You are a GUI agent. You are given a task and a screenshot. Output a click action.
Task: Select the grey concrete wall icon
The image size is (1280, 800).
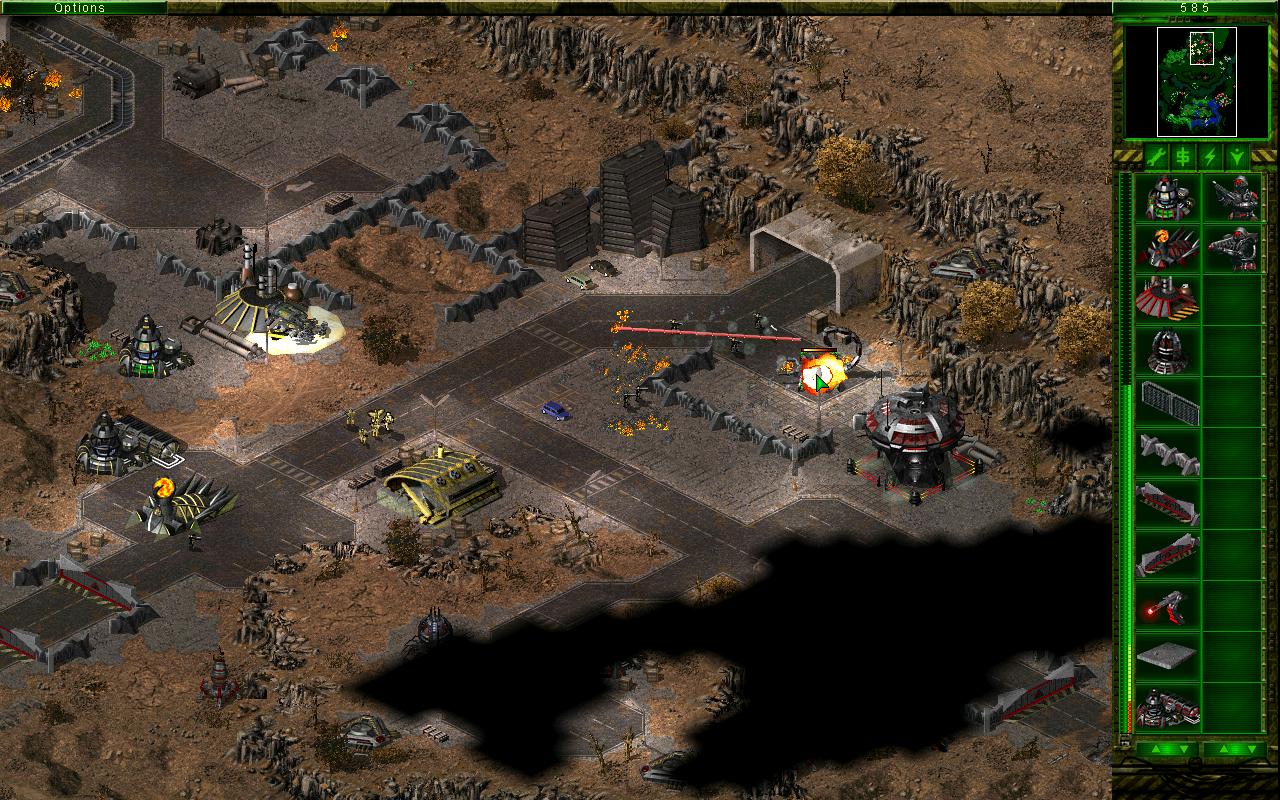click(x=1167, y=454)
